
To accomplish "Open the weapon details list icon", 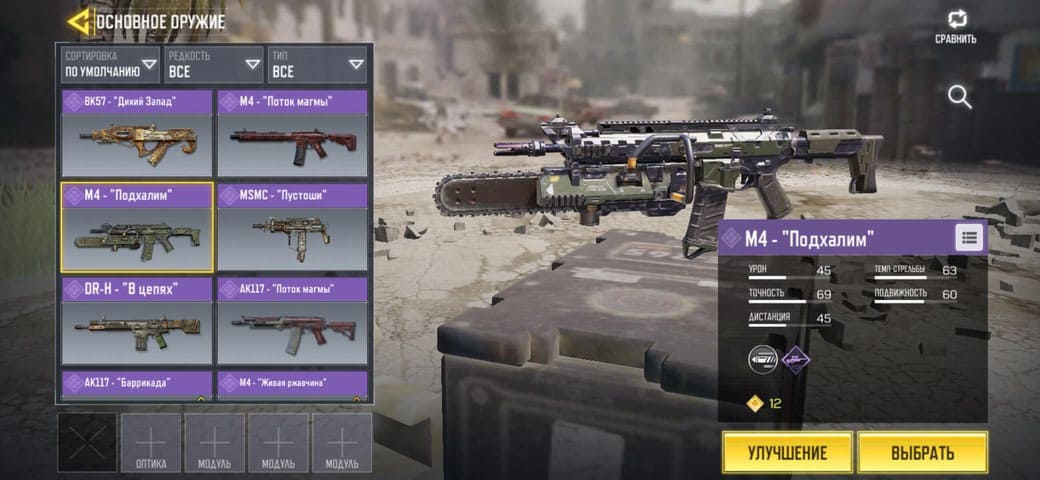I will (969, 237).
